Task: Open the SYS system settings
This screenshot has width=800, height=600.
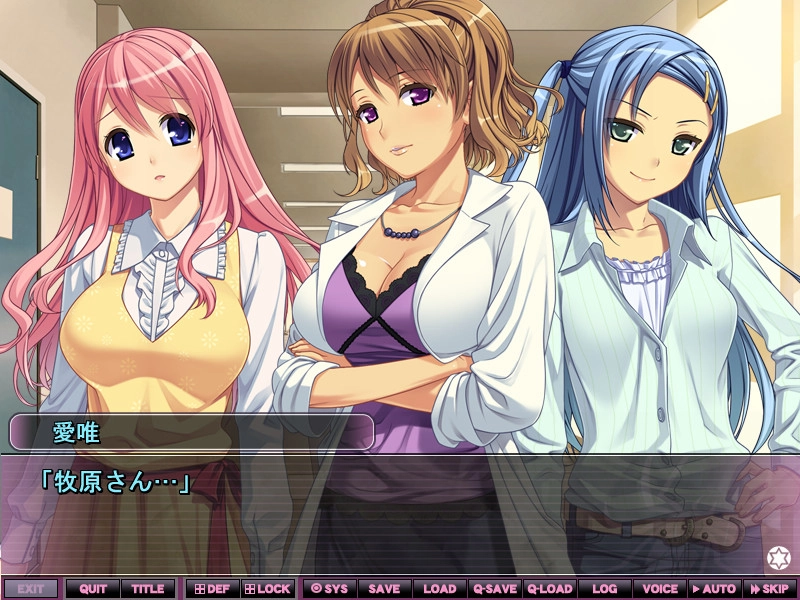Action: 329,589
